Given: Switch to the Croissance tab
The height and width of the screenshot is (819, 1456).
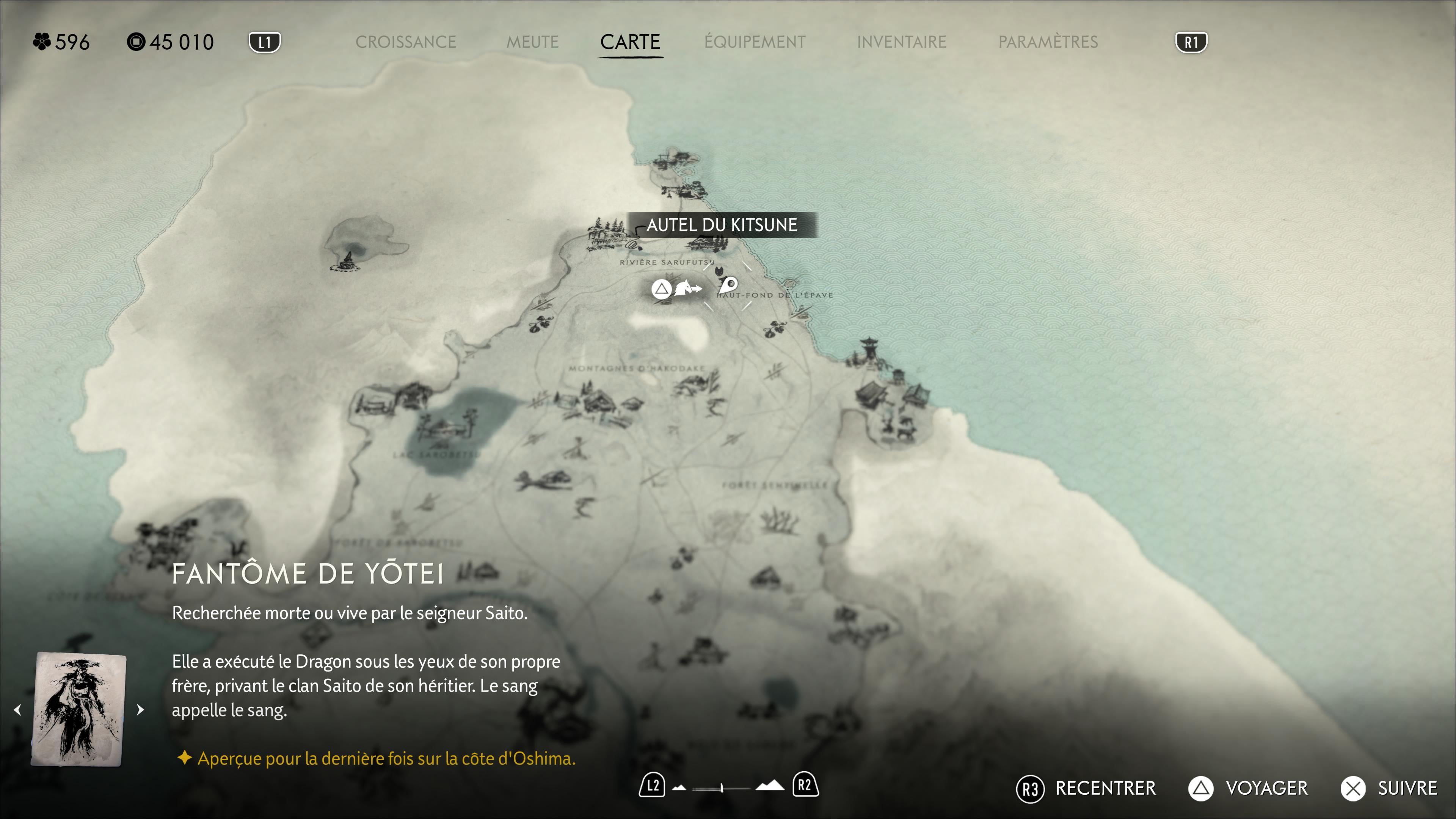Looking at the screenshot, I should (405, 42).
